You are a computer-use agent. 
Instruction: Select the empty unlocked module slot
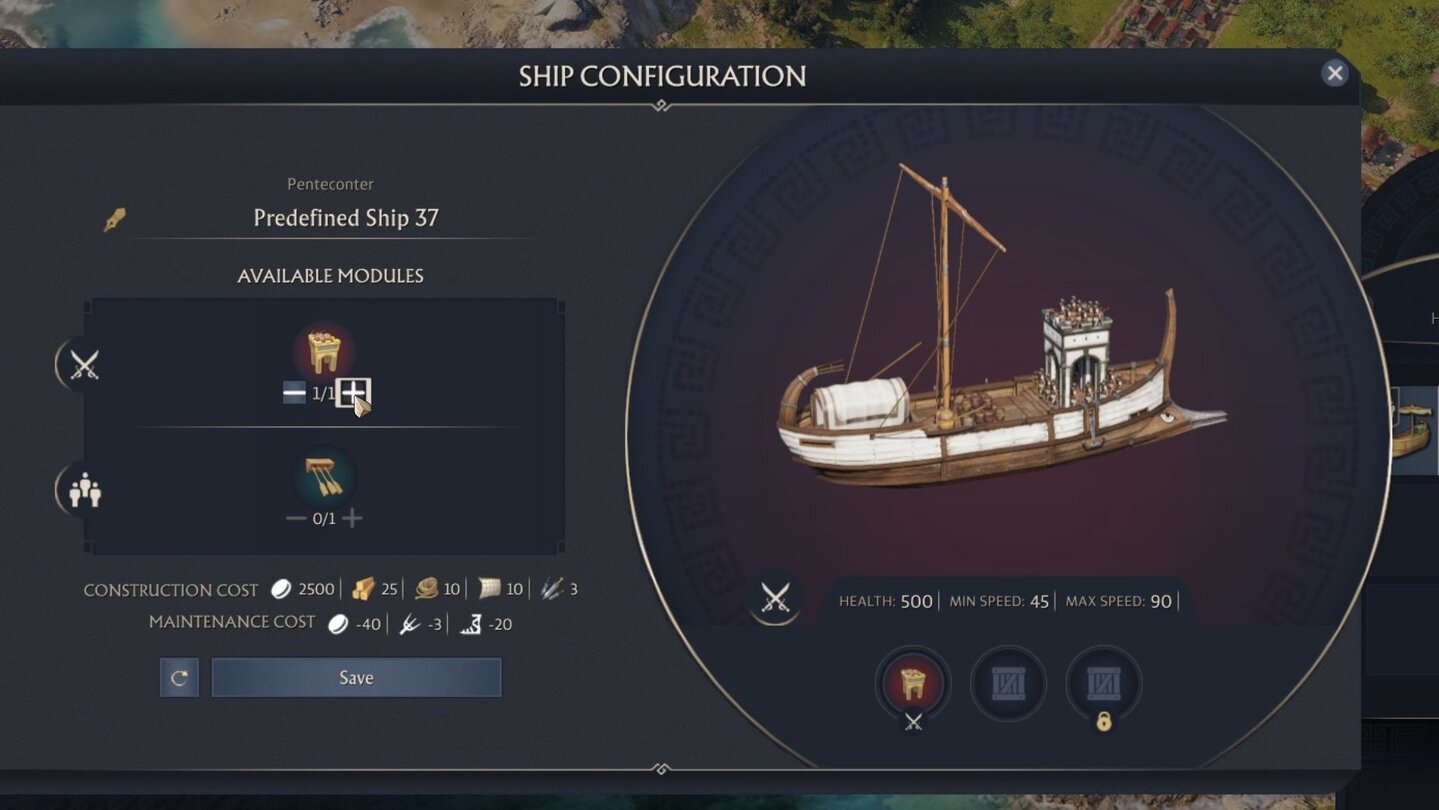point(1008,684)
